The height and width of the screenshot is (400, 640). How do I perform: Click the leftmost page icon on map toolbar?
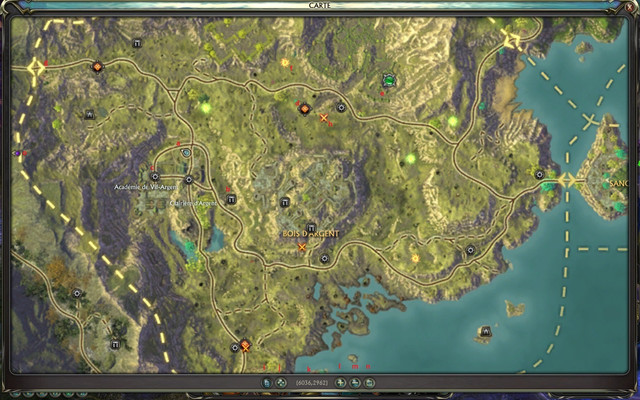click(x=266, y=382)
